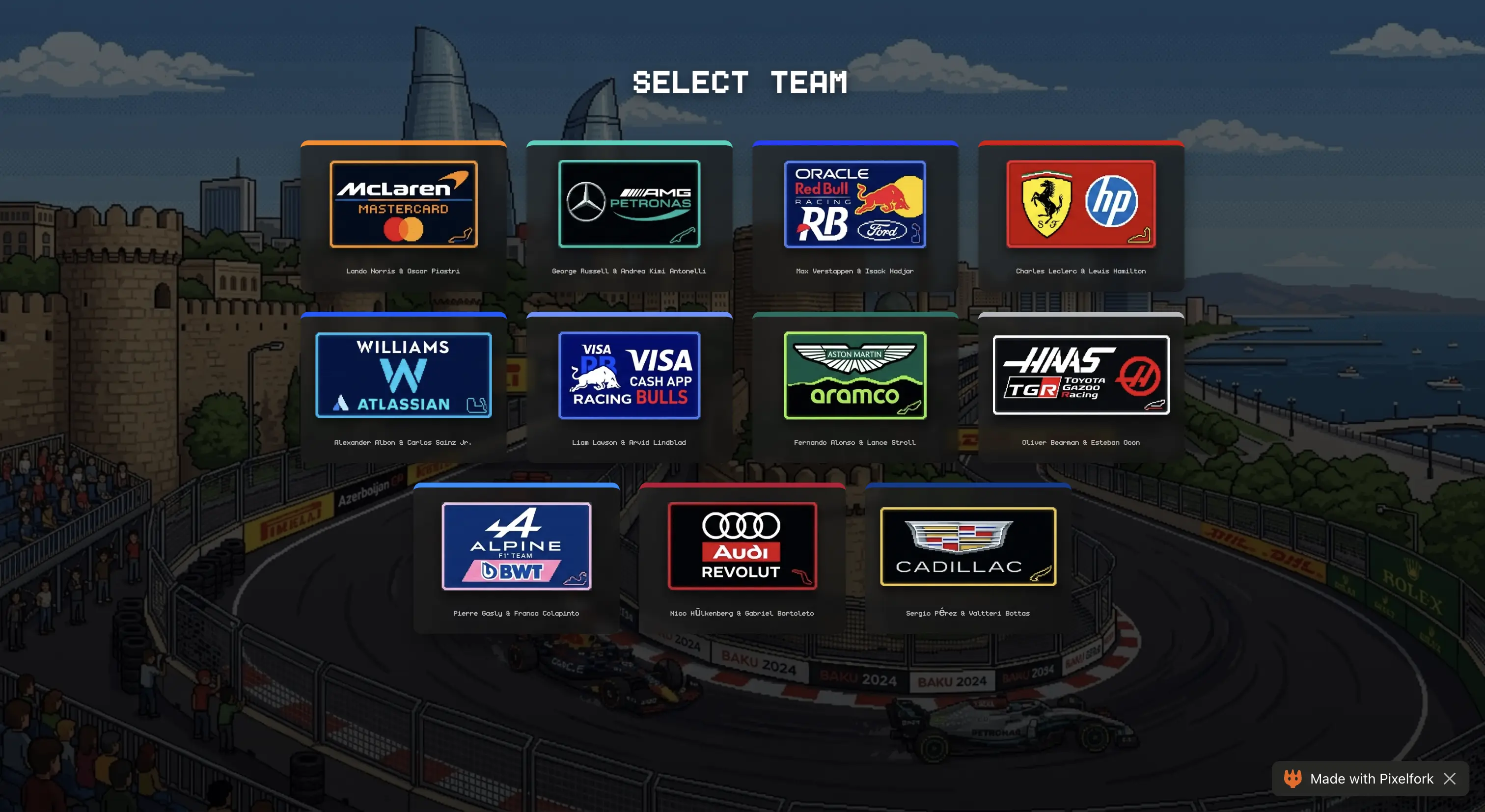This screenshot has width=1485, height=812.
Task: Select the Aston Martin Aramco team card
Action: tap(854, 375)
